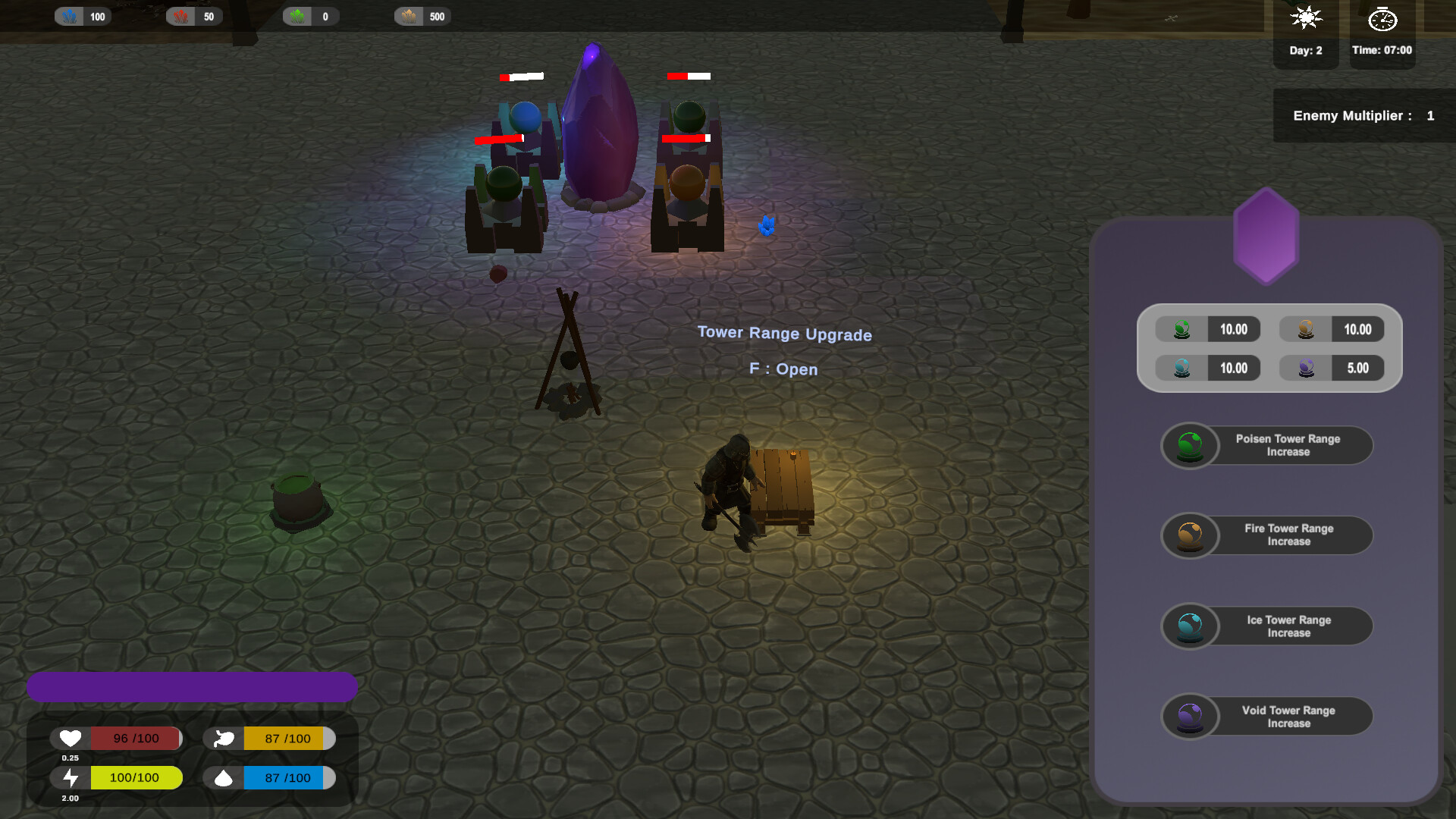Click the feather icon next to 87/100
The width and height of the screenshot is (1456, 819).
click(223, 738)
